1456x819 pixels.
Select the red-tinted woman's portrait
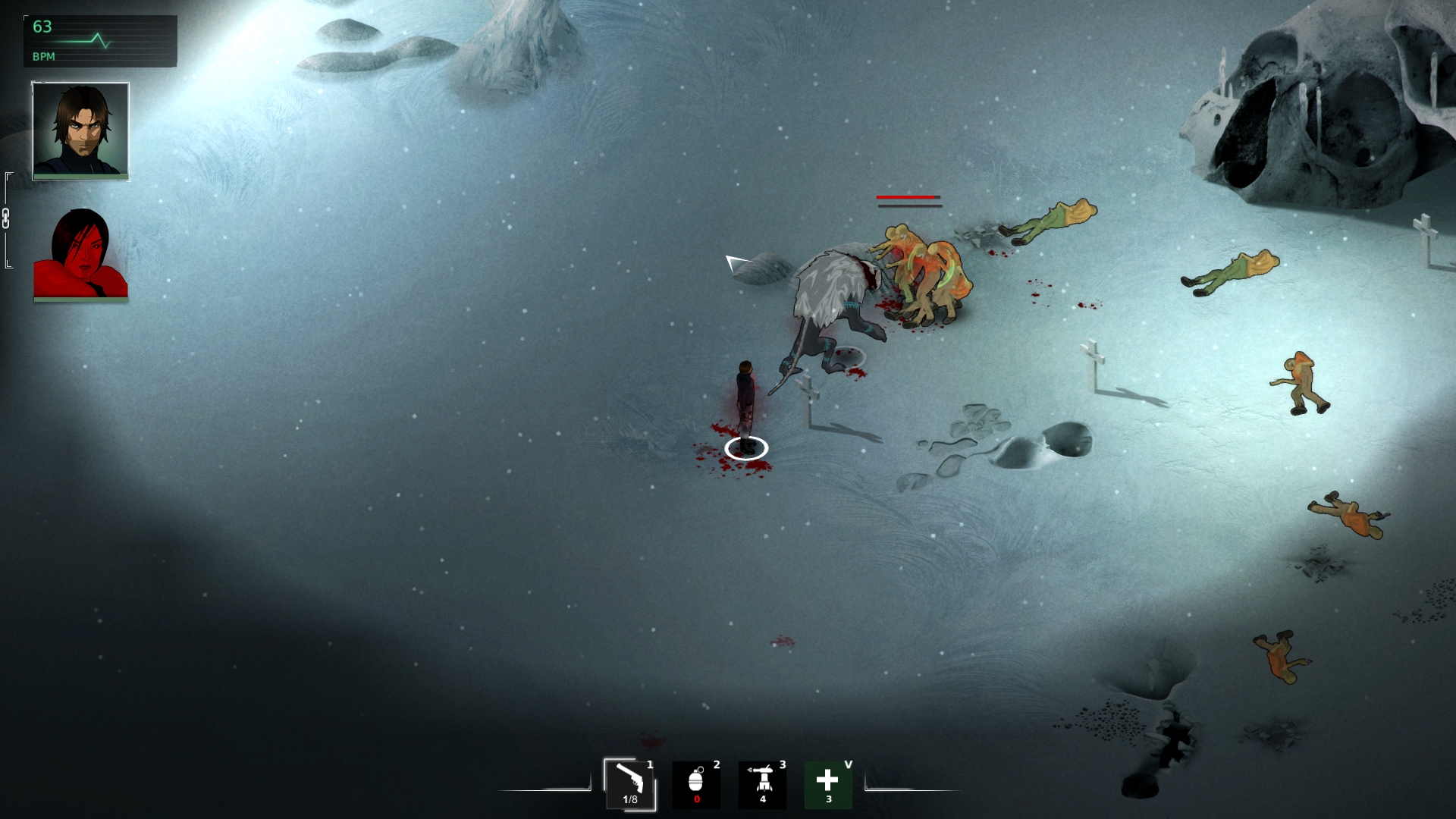pyautogui.click(x=80, y=254)
